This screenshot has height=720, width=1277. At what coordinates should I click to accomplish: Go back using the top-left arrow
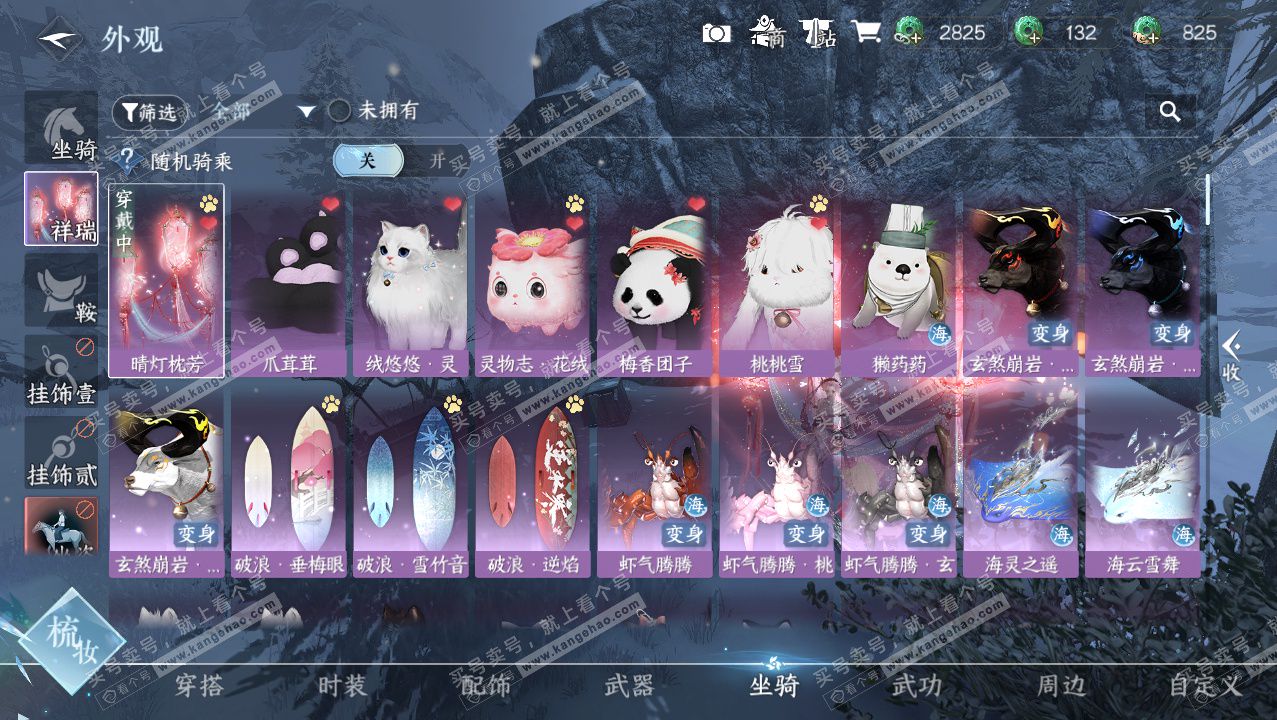coord(60,39)
